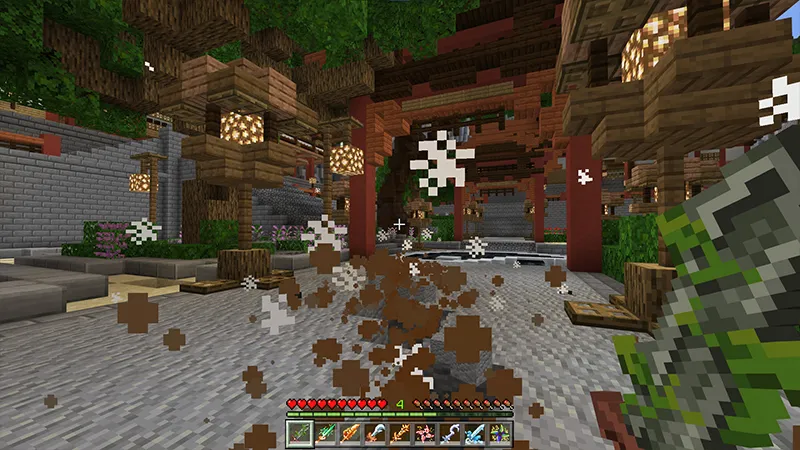800x450 pixels.
Task: Choose the emerald green sword hotbar slot
Action: pos(324,434)
